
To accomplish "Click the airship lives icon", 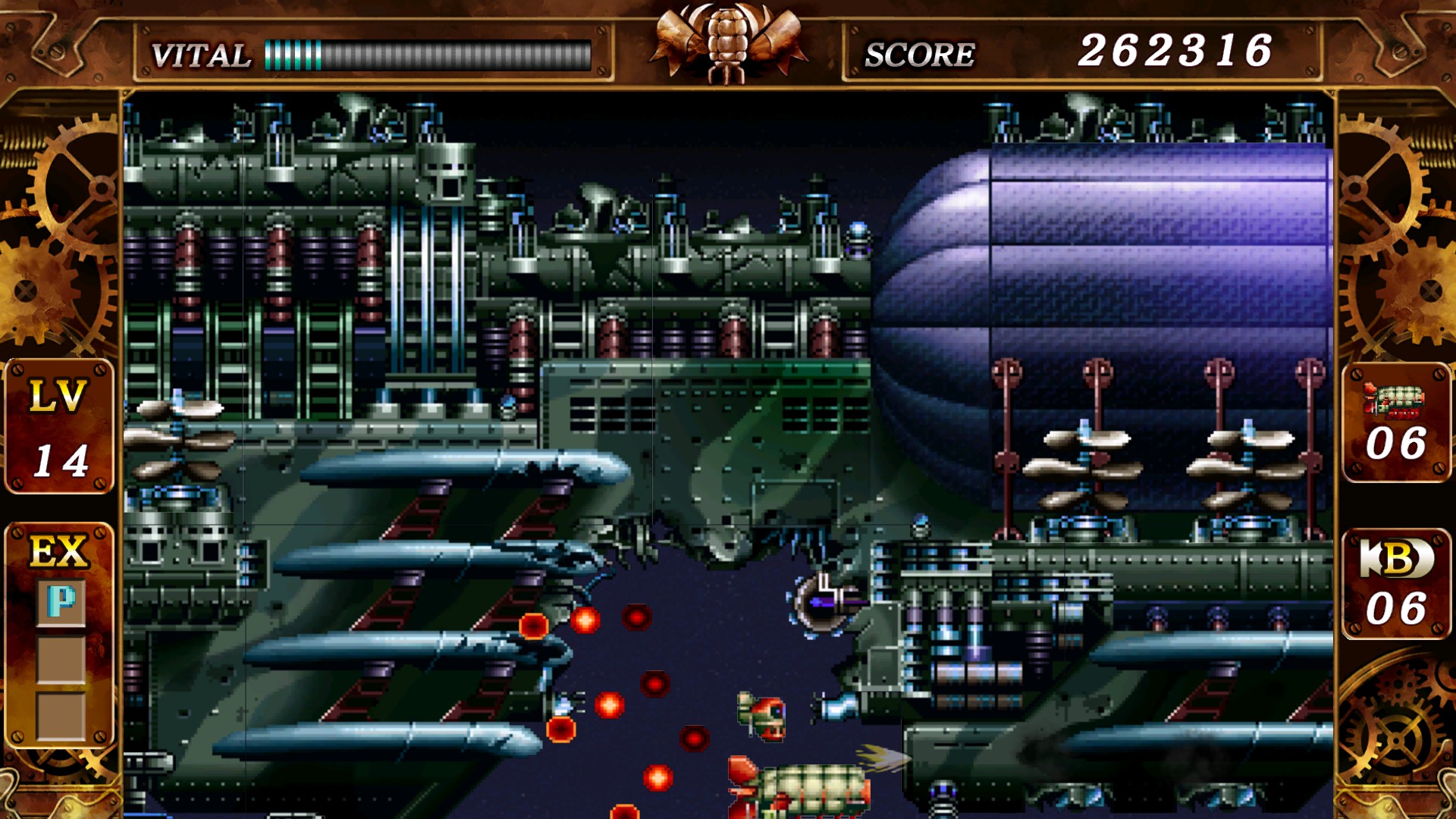I will (x=1394, y=400).
